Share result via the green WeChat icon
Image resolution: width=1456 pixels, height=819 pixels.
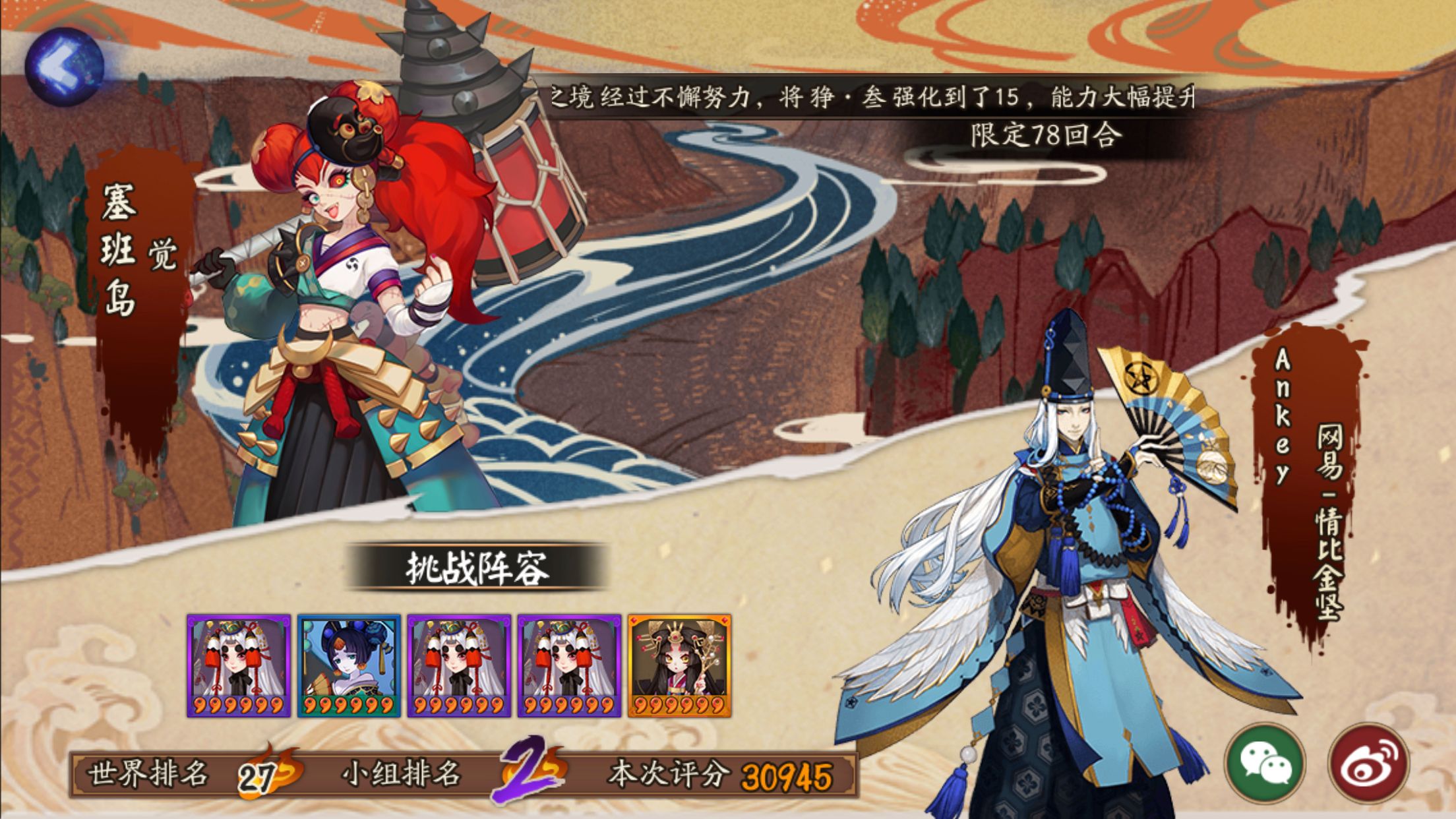coord(1265,764)
